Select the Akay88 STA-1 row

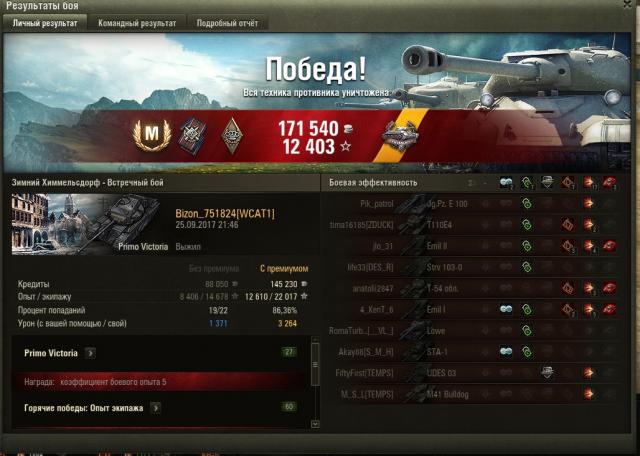470,351
